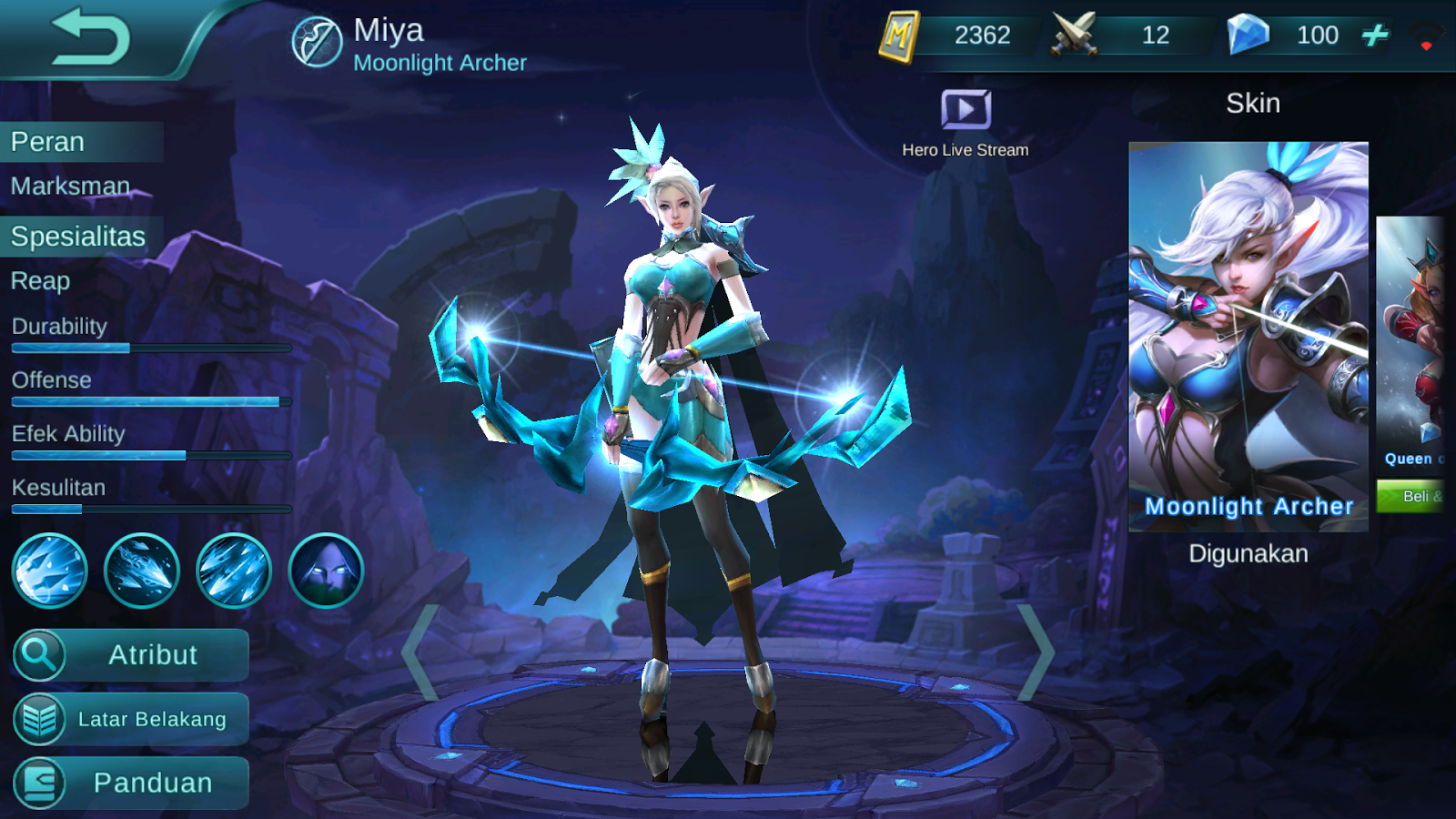Select Miya's first skill icon
Image resolution: width=1456 pixels, height=819 pixels.
point(49,570)
